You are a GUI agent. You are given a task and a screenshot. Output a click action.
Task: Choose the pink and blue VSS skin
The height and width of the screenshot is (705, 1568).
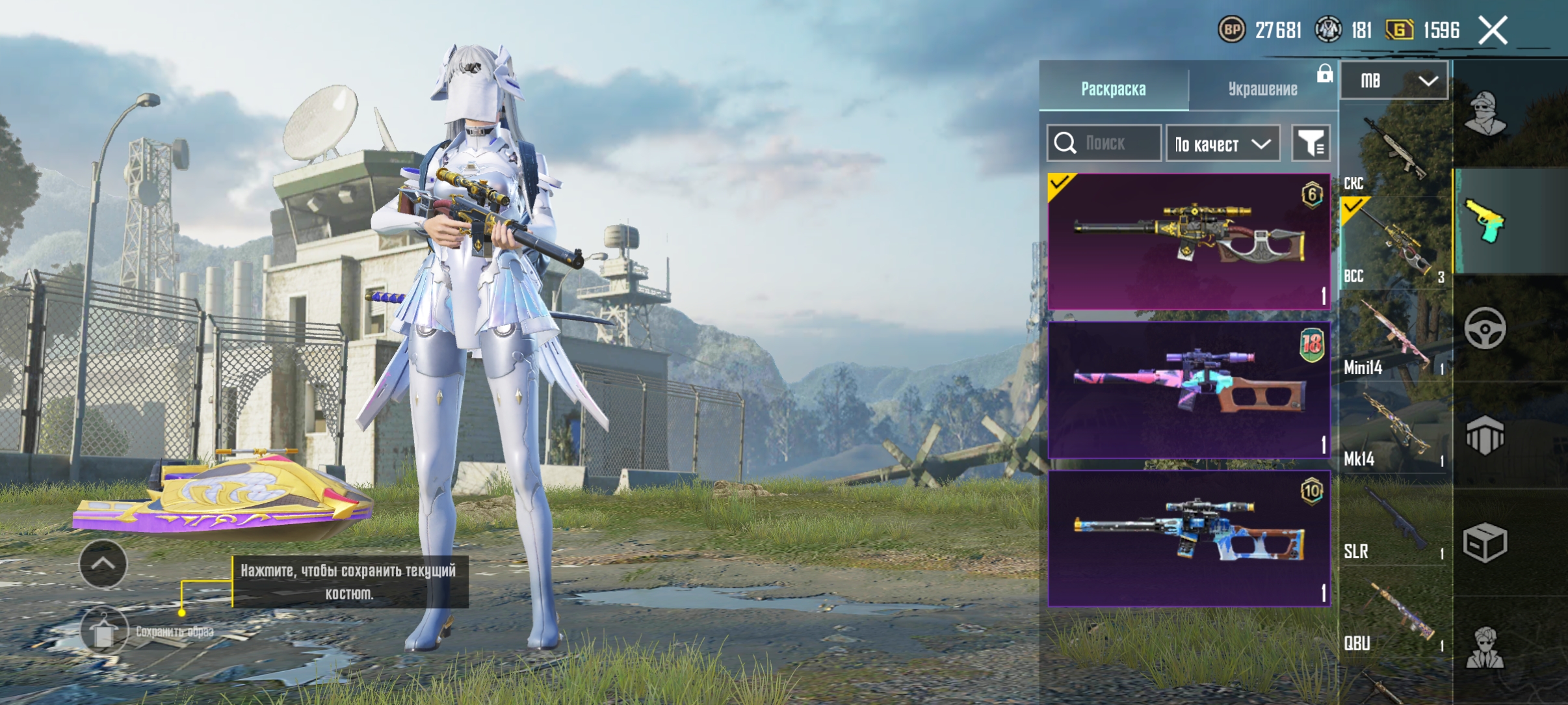(x=1188, y=390)
